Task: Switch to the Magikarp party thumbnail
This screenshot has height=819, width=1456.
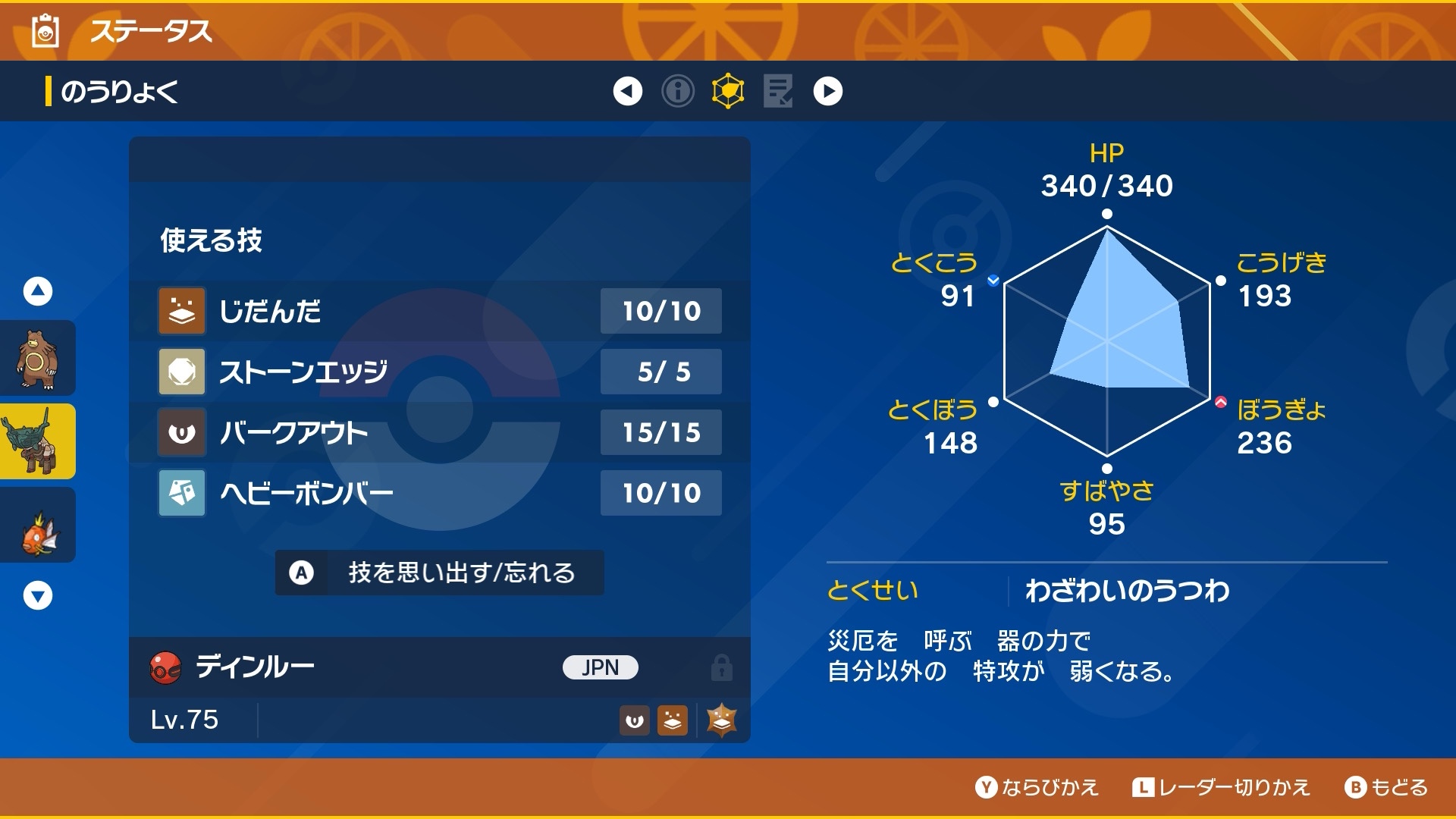Action: 36,525
